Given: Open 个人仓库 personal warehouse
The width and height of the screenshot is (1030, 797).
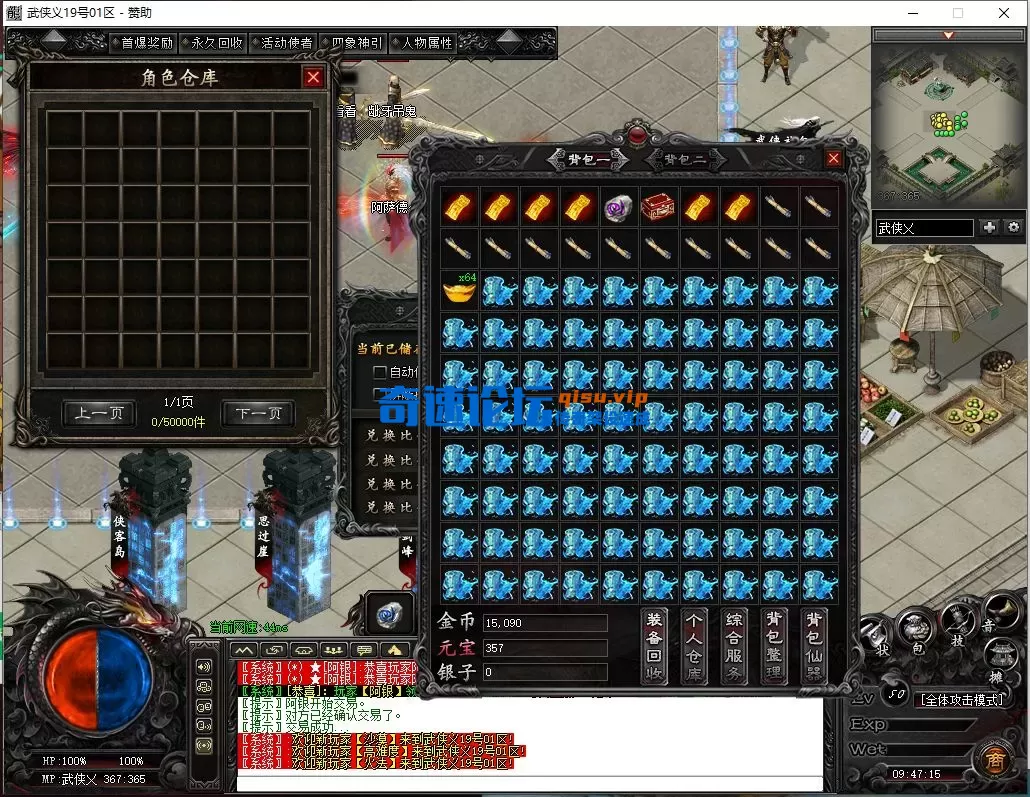Looking at the screenshot, I should [695, 646].
